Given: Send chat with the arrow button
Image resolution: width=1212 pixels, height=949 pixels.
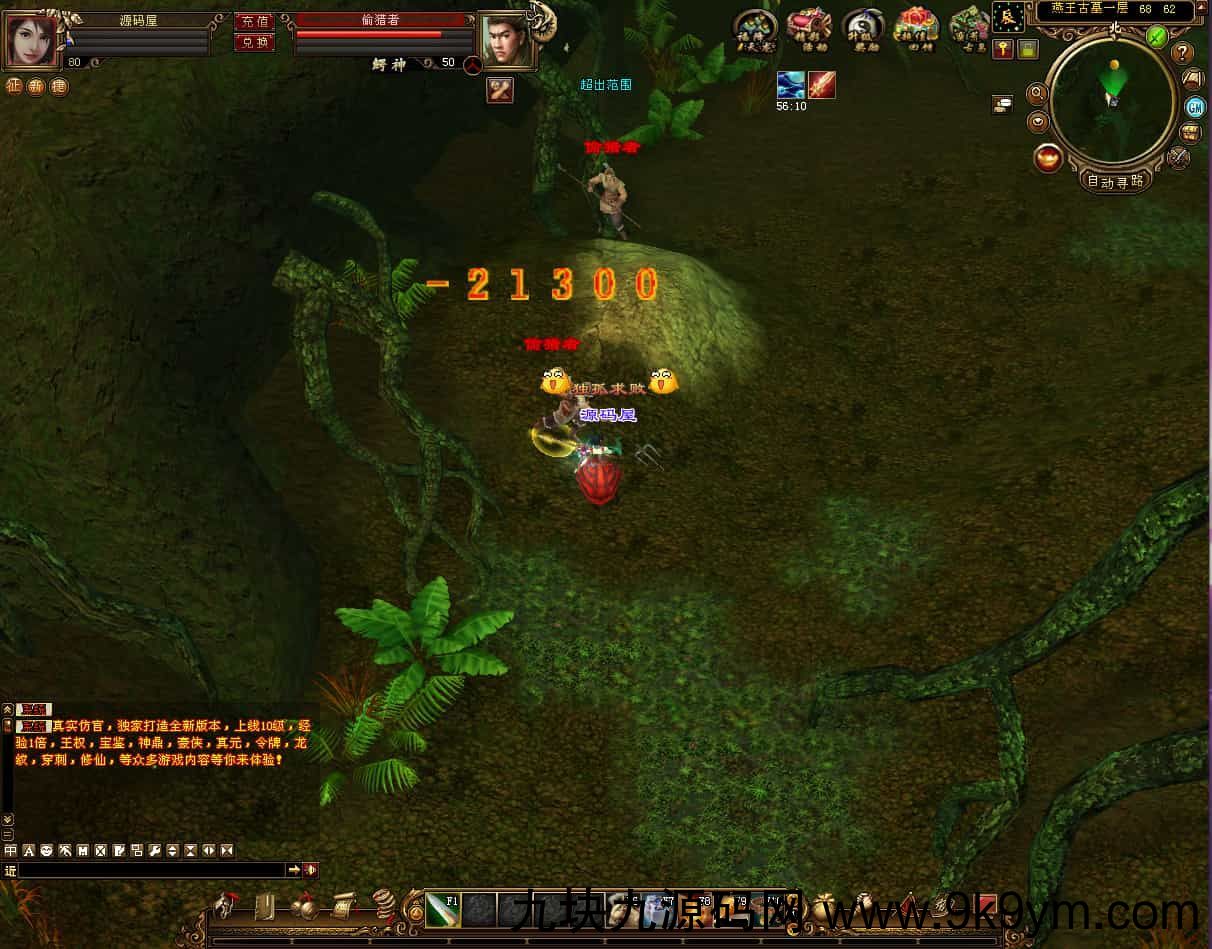Looking at the screenshot, I should [x=294, y=870].
